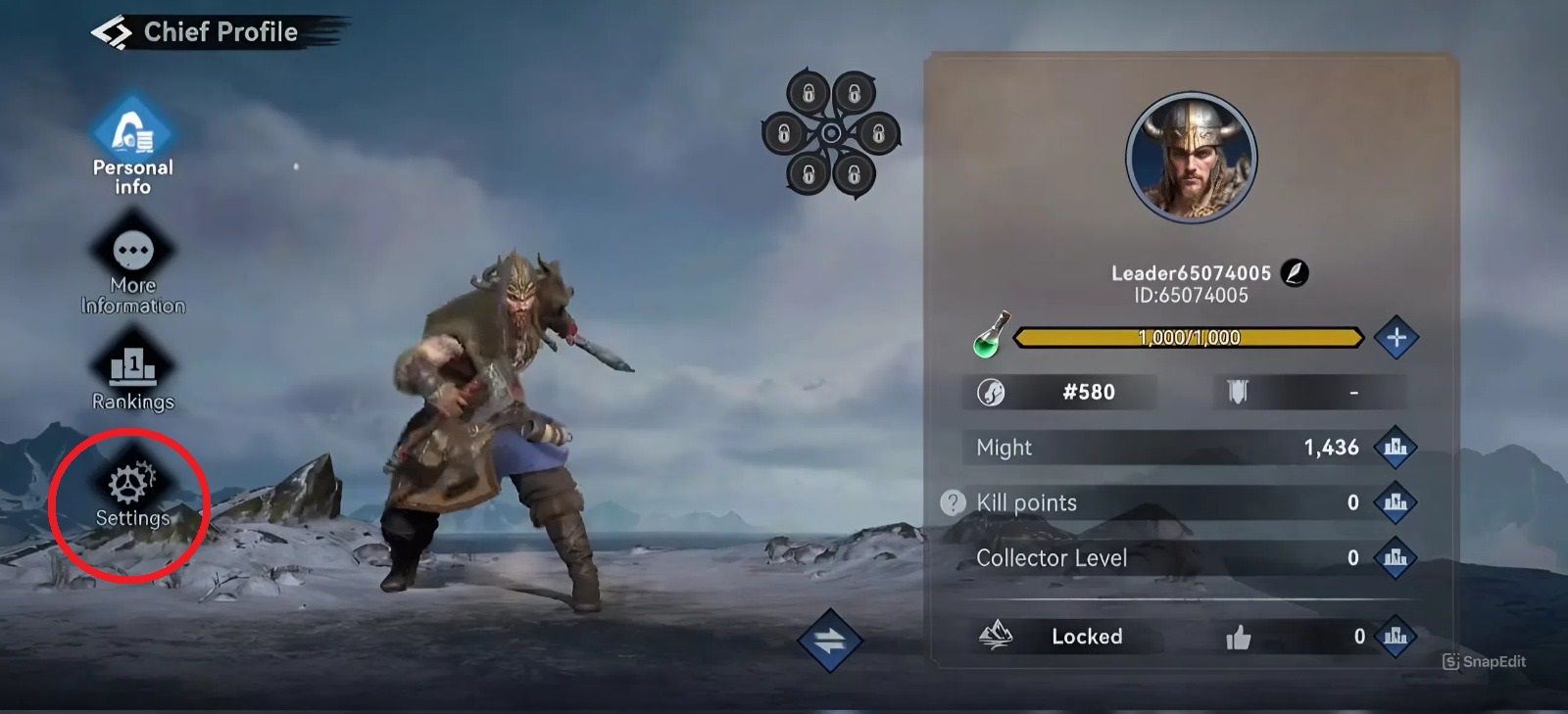Click the blue plus to refill stamina
The image size is (1568, 714).
[x=1398, y=337]
